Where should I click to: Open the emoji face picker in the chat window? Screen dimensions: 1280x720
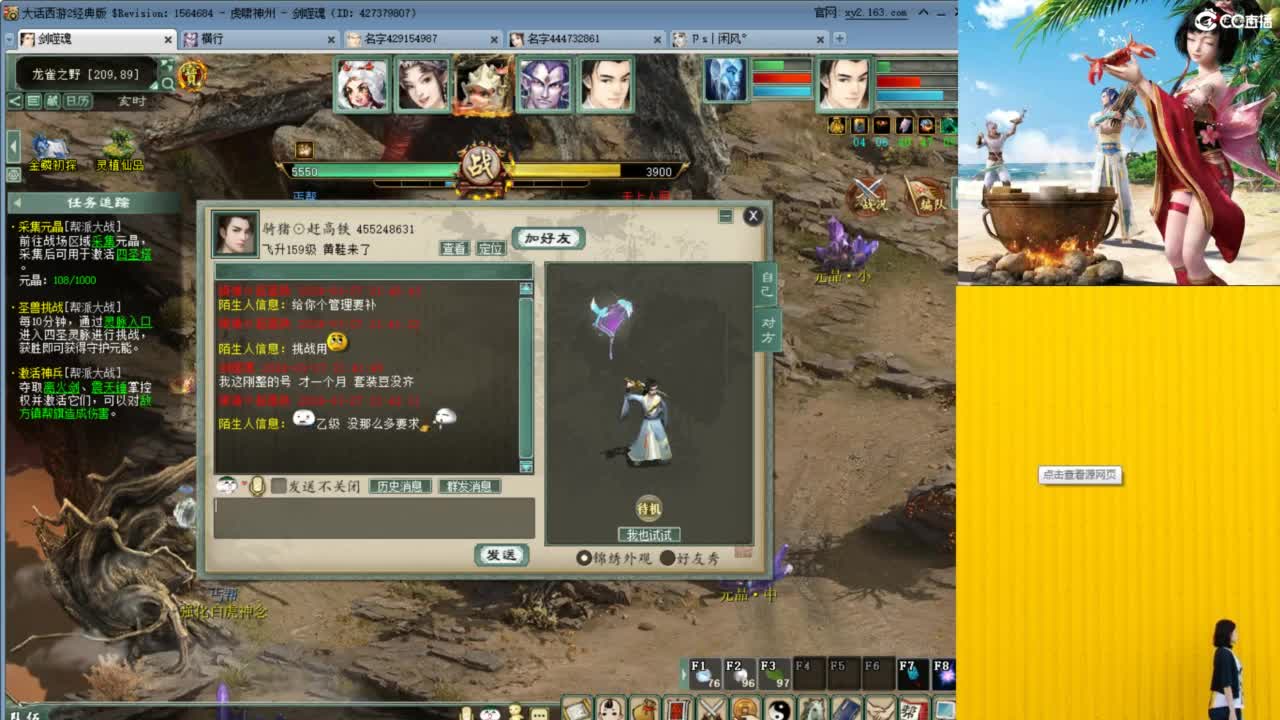pyautogui.click(x=226, y=487)
